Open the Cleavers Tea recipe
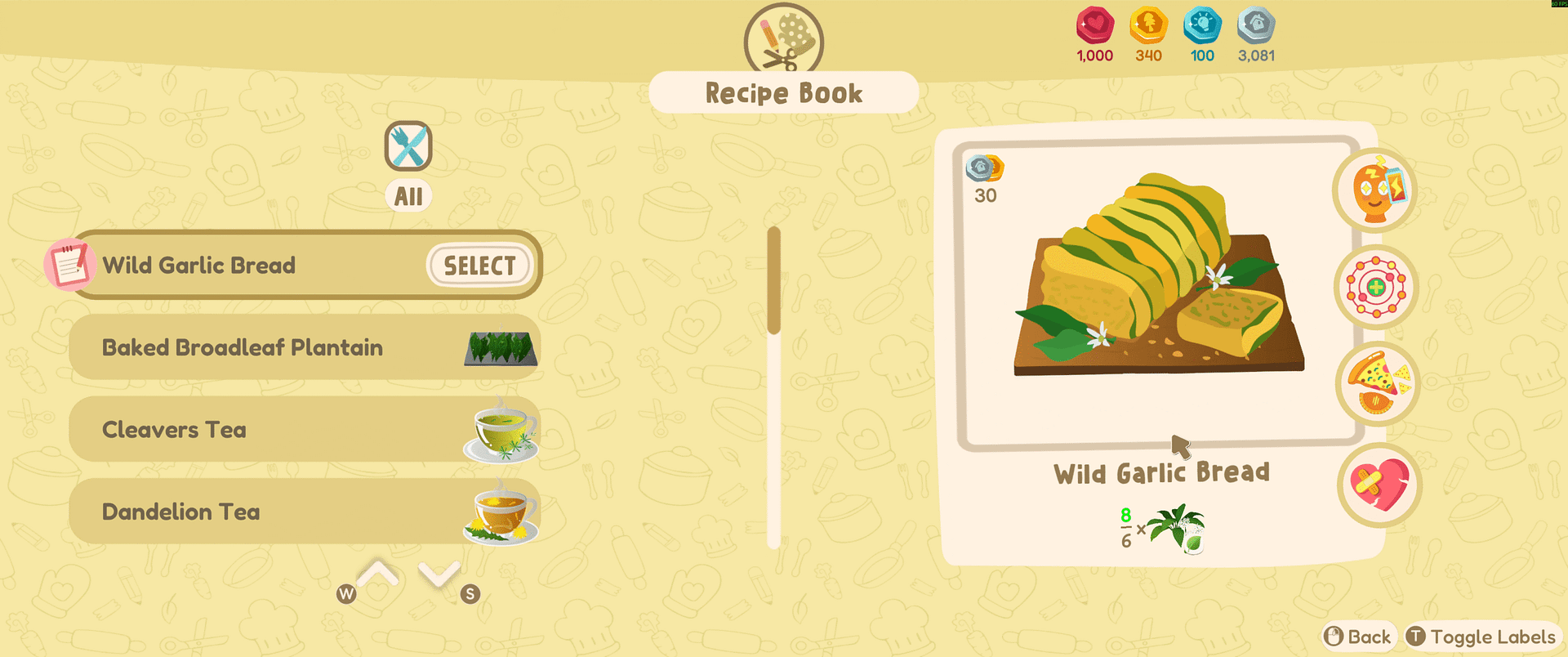The image size is (1568, 657). point(304,430)
